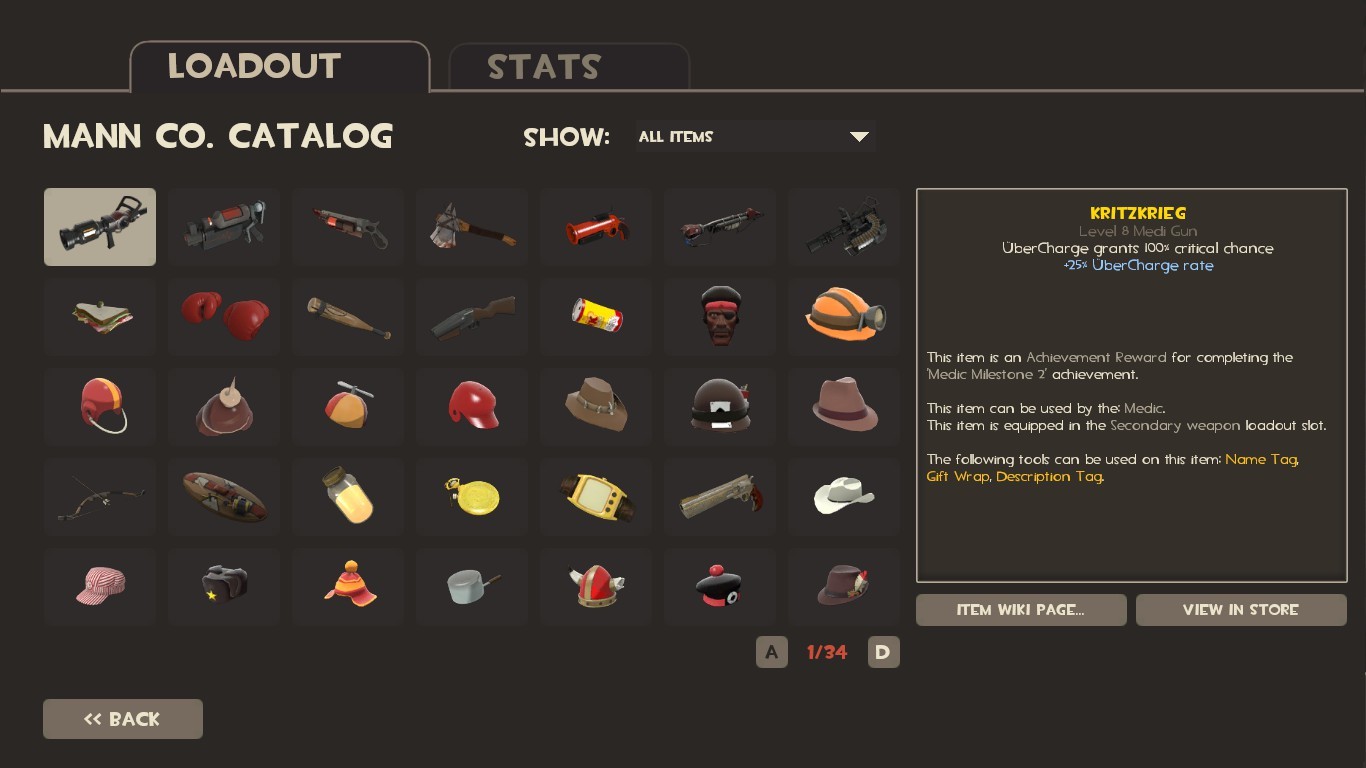Image resolution: width=1366 pixels, height=768 pixels.
Task: Choose the Sandvich item
Action: tap(100, 317)
